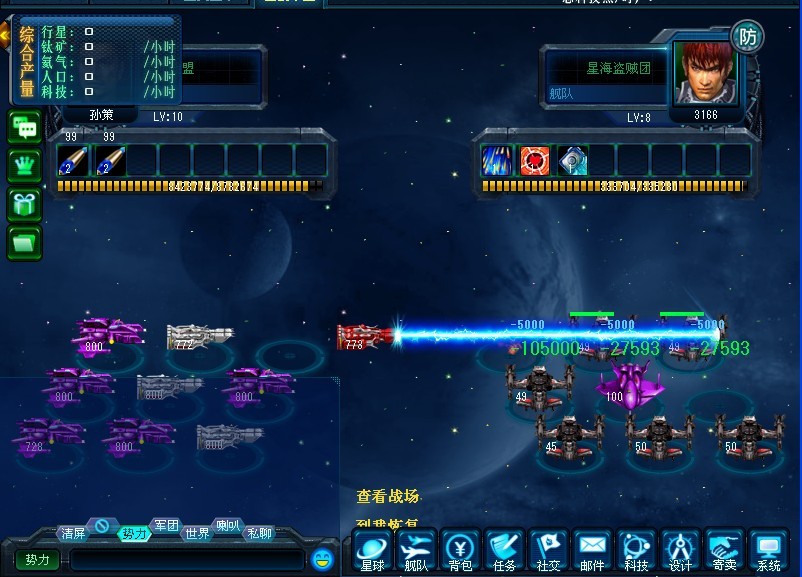Open the 科技 (Technology) screen
The width and height of the screenshot is (802, 577).
(636, 551)
